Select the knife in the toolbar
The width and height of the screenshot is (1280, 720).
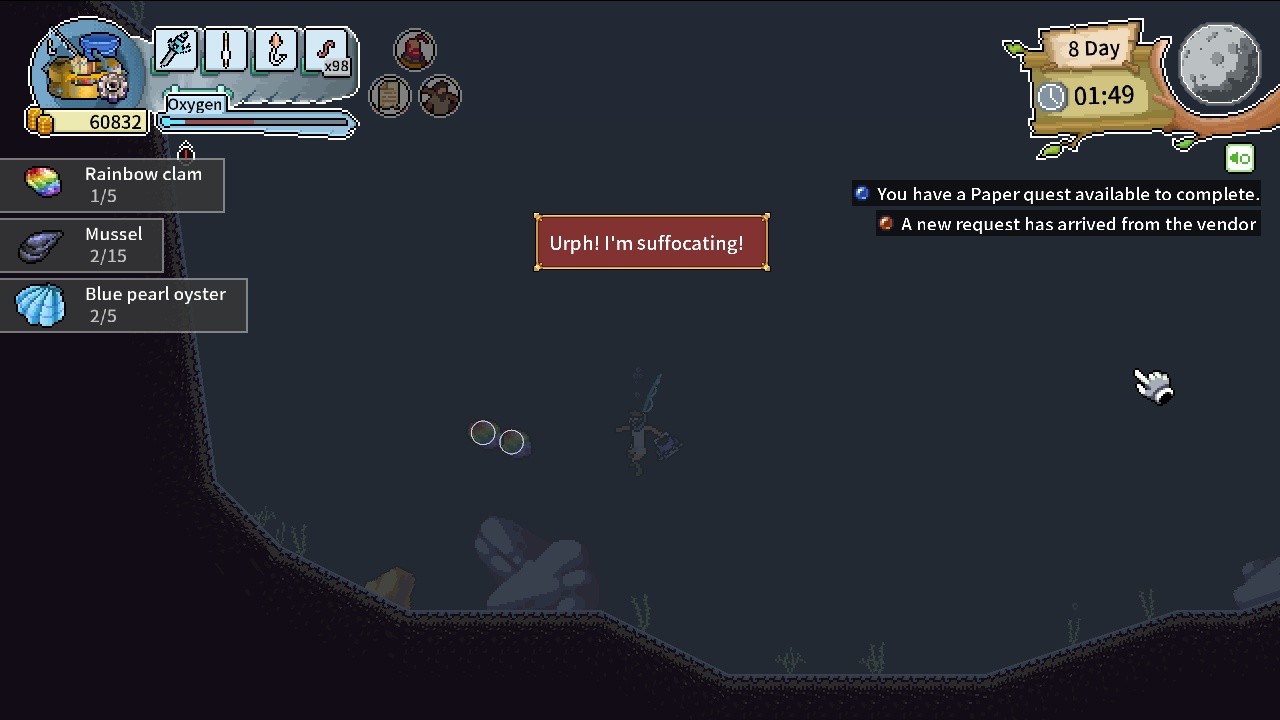pyautogui.click(x=225, y=51)
